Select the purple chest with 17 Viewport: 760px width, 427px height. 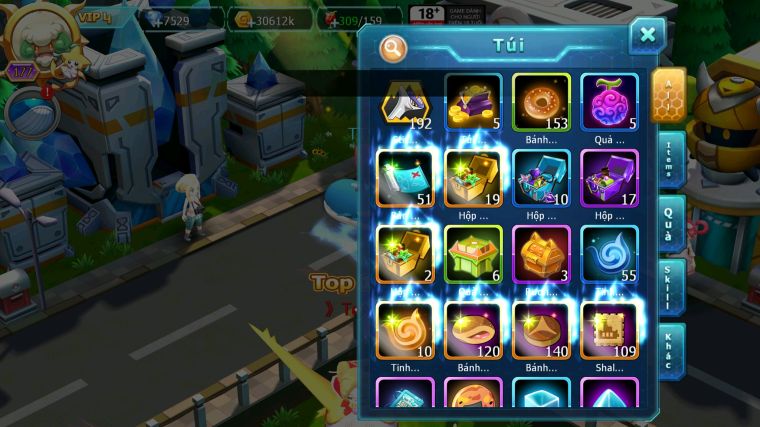coord(609,177)
